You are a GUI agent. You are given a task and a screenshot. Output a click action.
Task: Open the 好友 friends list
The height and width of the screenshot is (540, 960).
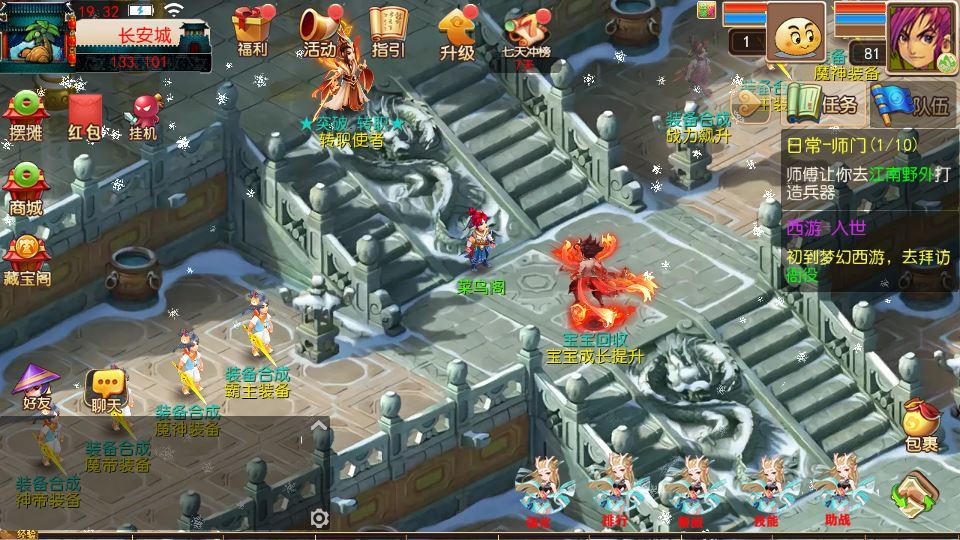(x=37, y=387)
